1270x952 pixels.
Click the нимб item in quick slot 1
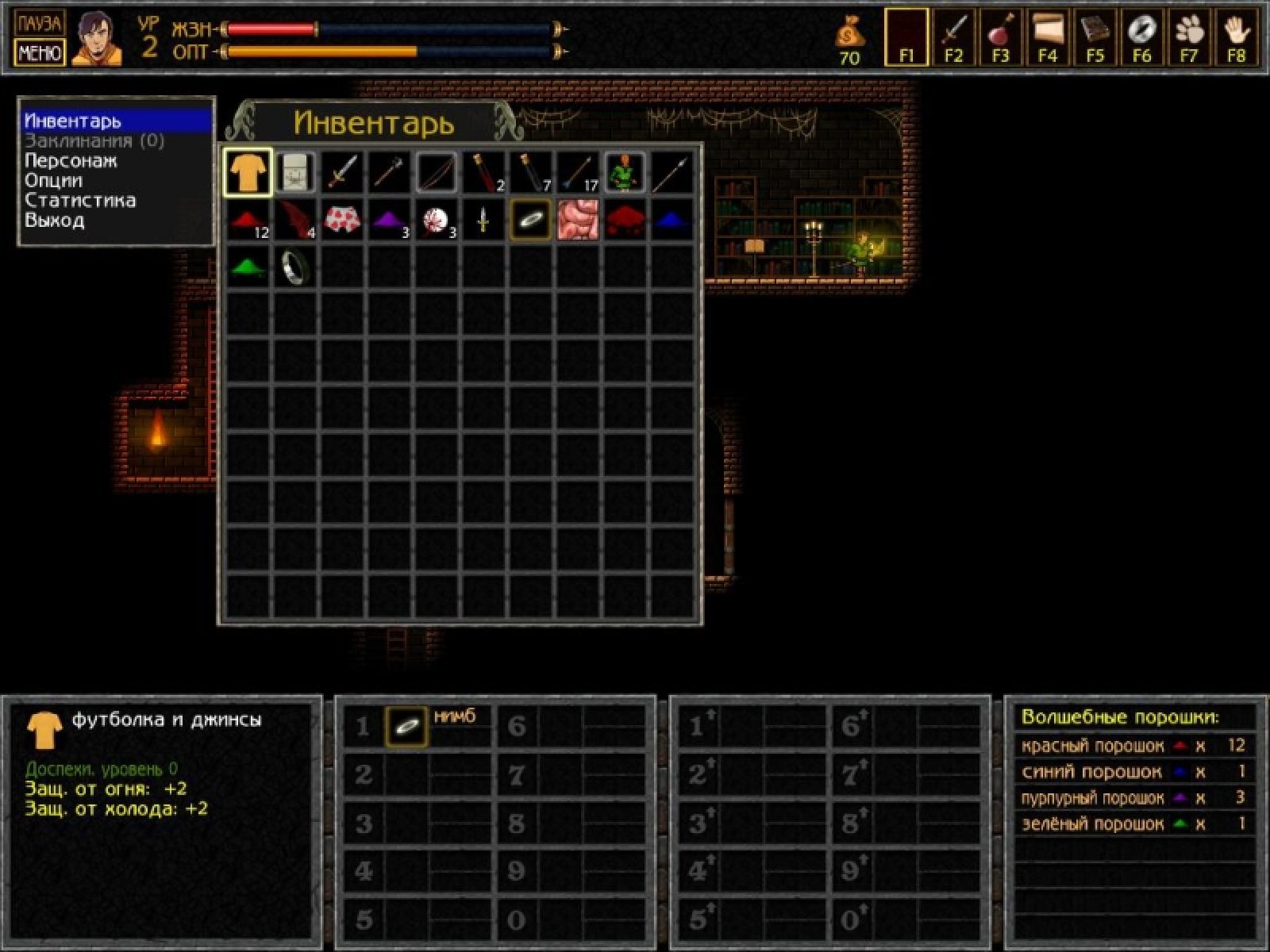point(406,726)
